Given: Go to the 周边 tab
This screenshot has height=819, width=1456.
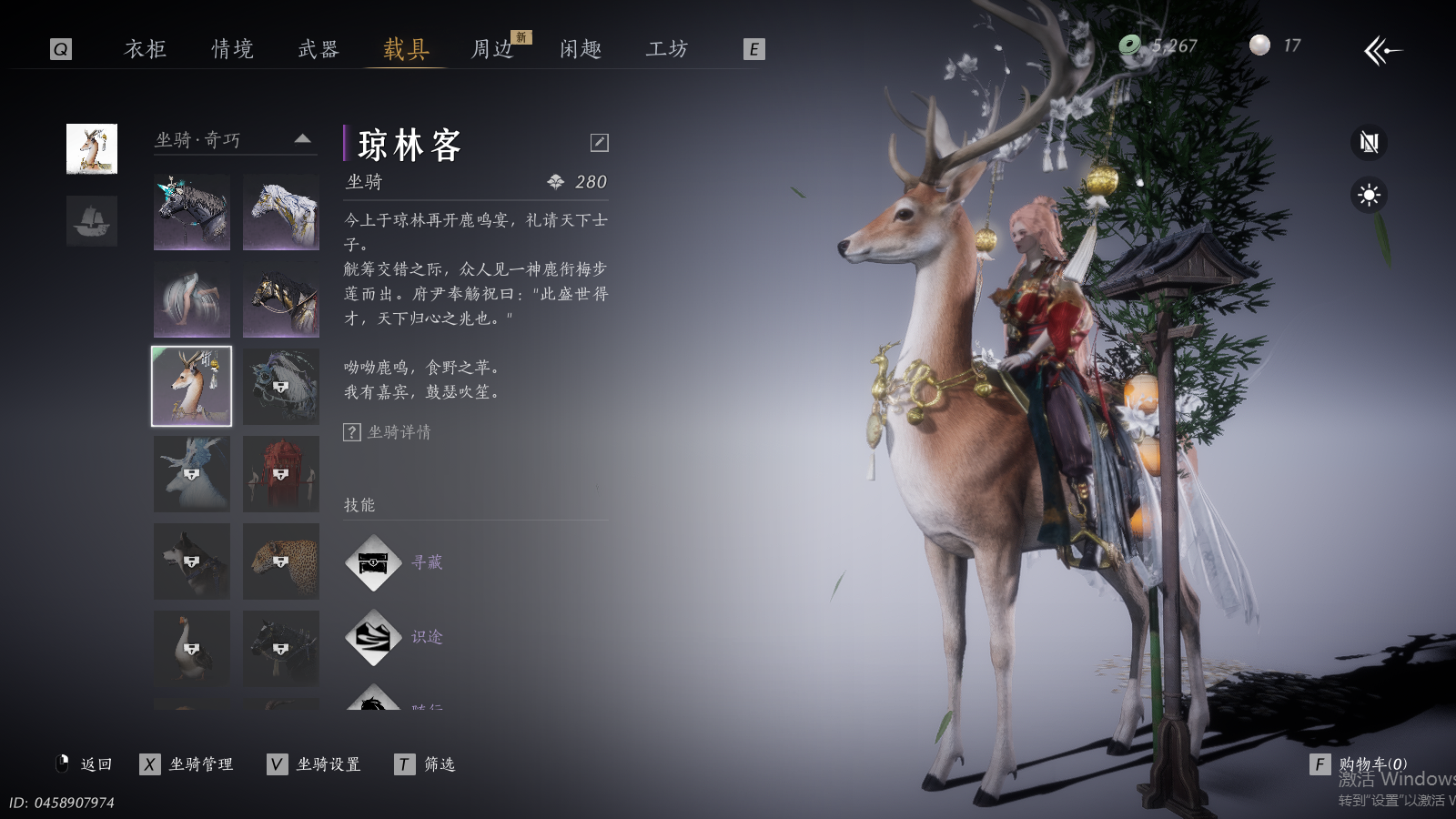Looking at the screenshot, I should click(x=492, y=49).
